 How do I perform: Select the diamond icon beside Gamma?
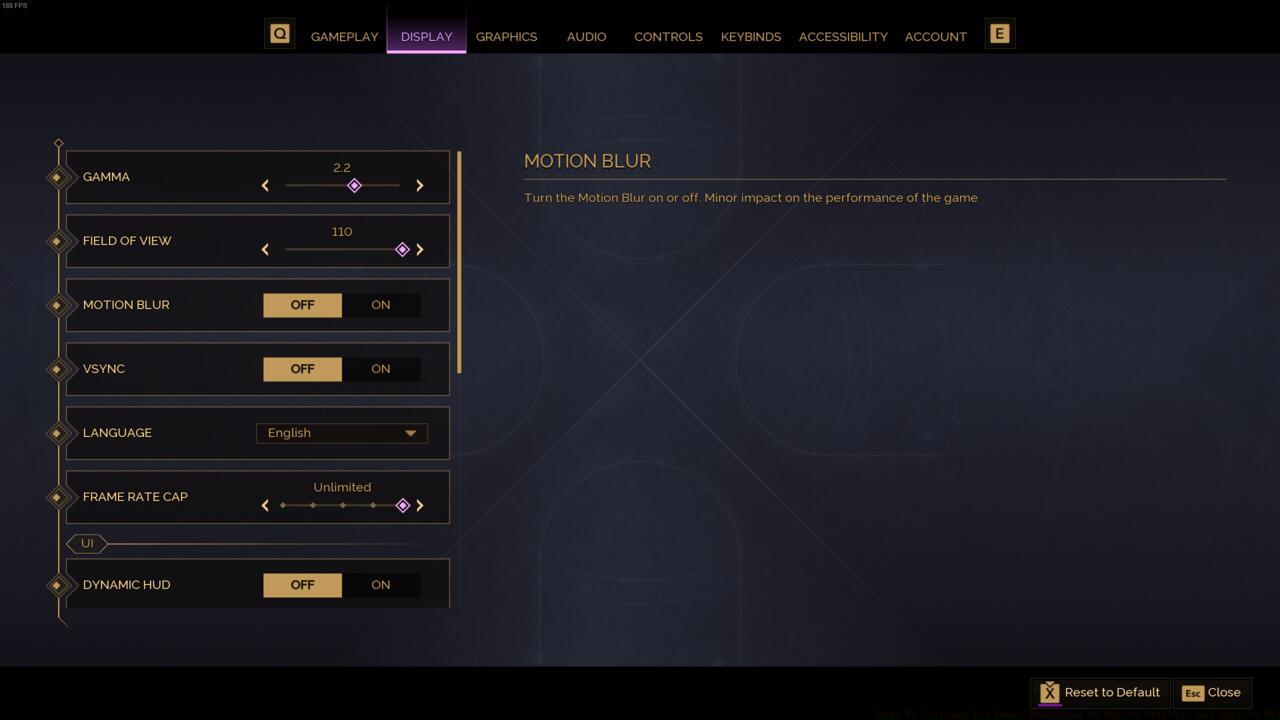[x=58, y=177]
